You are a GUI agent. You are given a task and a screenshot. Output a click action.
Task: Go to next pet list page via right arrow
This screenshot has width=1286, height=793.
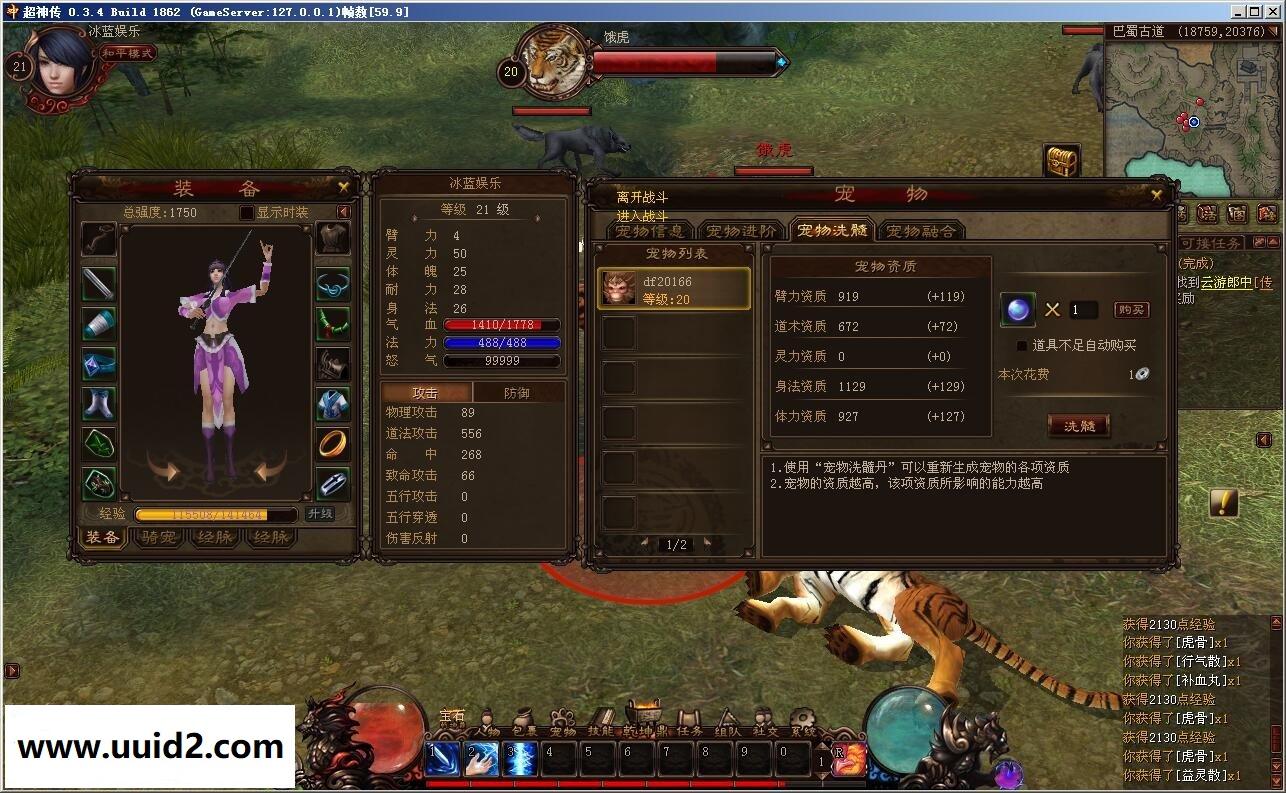point(707,543)
